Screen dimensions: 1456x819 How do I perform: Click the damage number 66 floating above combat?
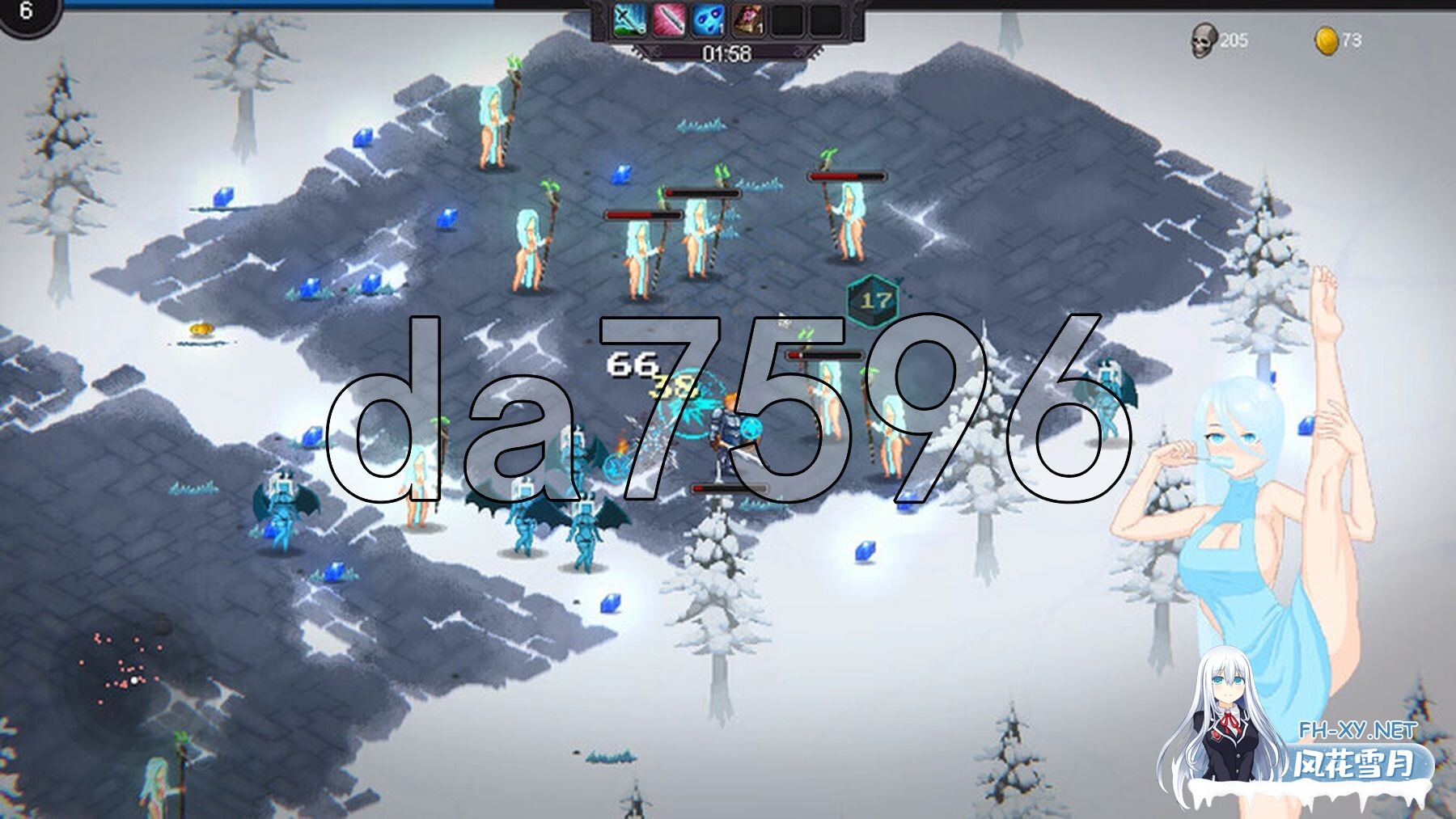[x=633, y=364]
